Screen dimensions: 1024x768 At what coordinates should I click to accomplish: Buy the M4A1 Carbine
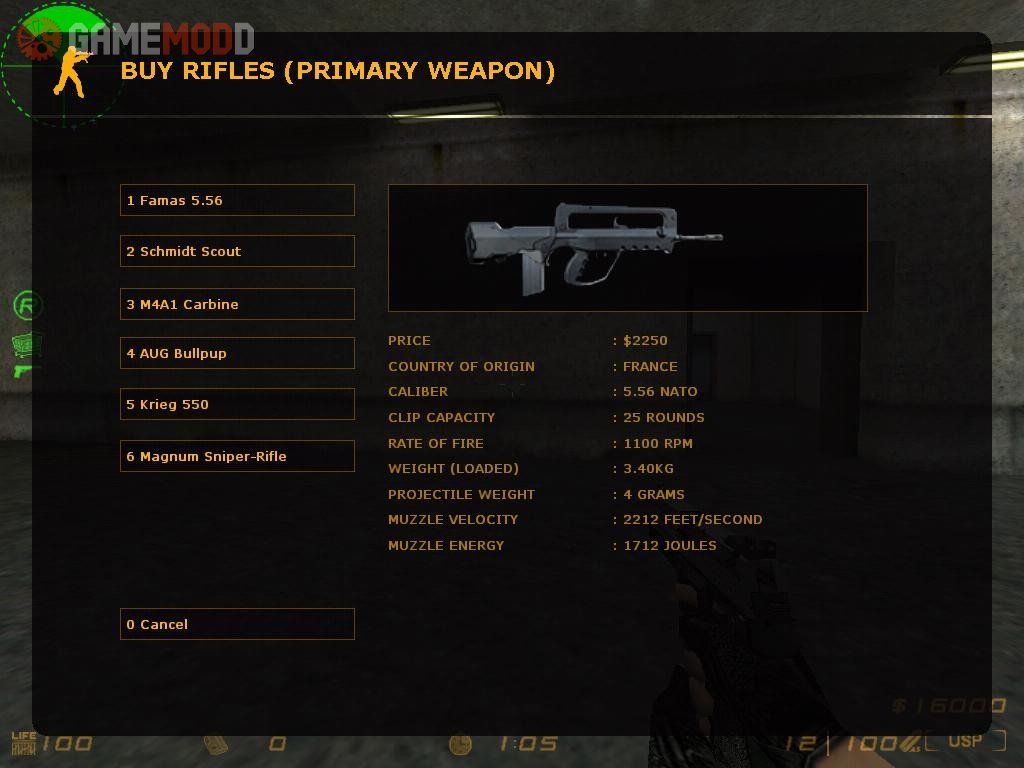(x=237, y=304)
